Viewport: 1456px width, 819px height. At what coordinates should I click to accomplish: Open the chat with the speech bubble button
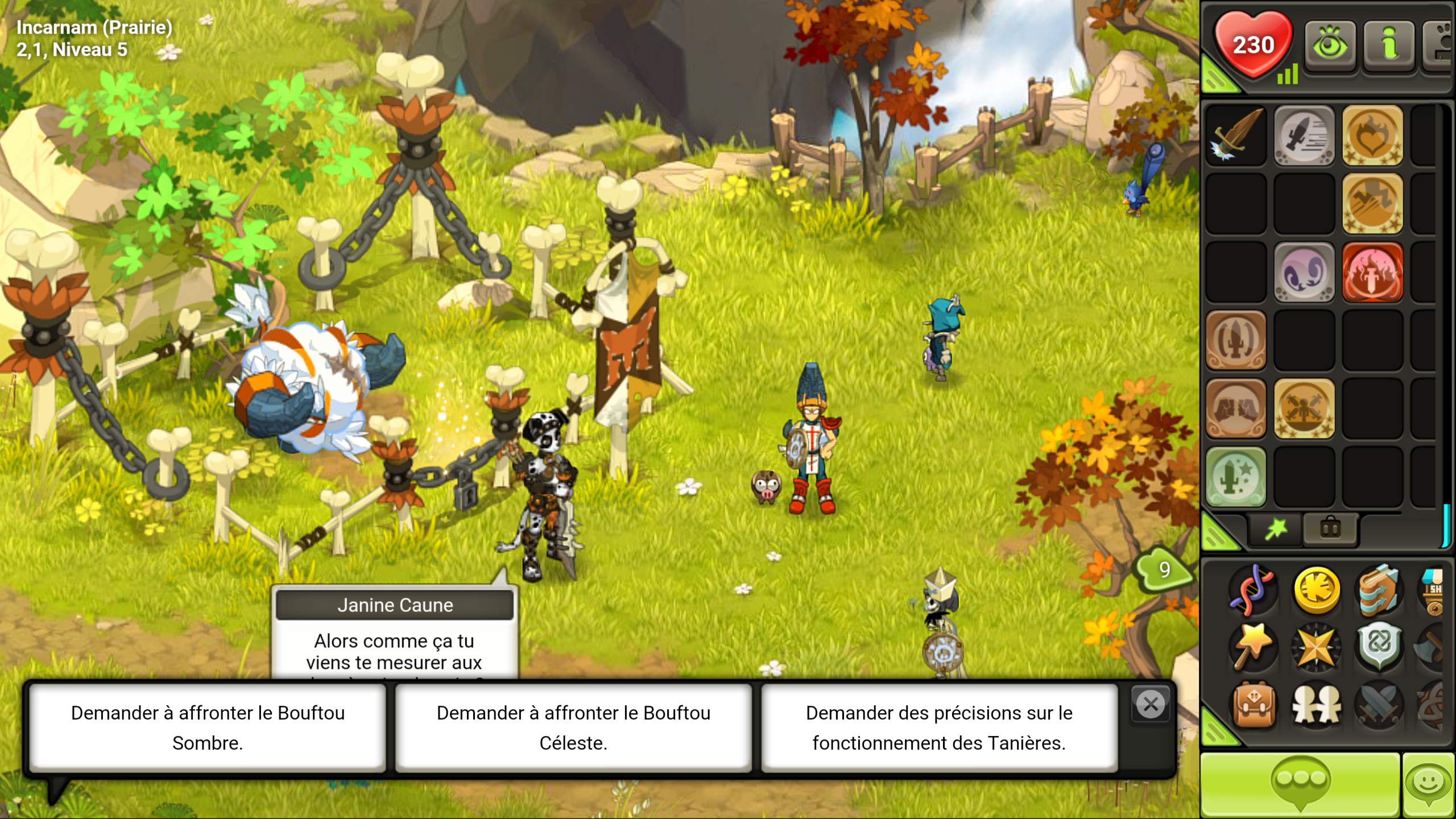(x=1300, y=785)
